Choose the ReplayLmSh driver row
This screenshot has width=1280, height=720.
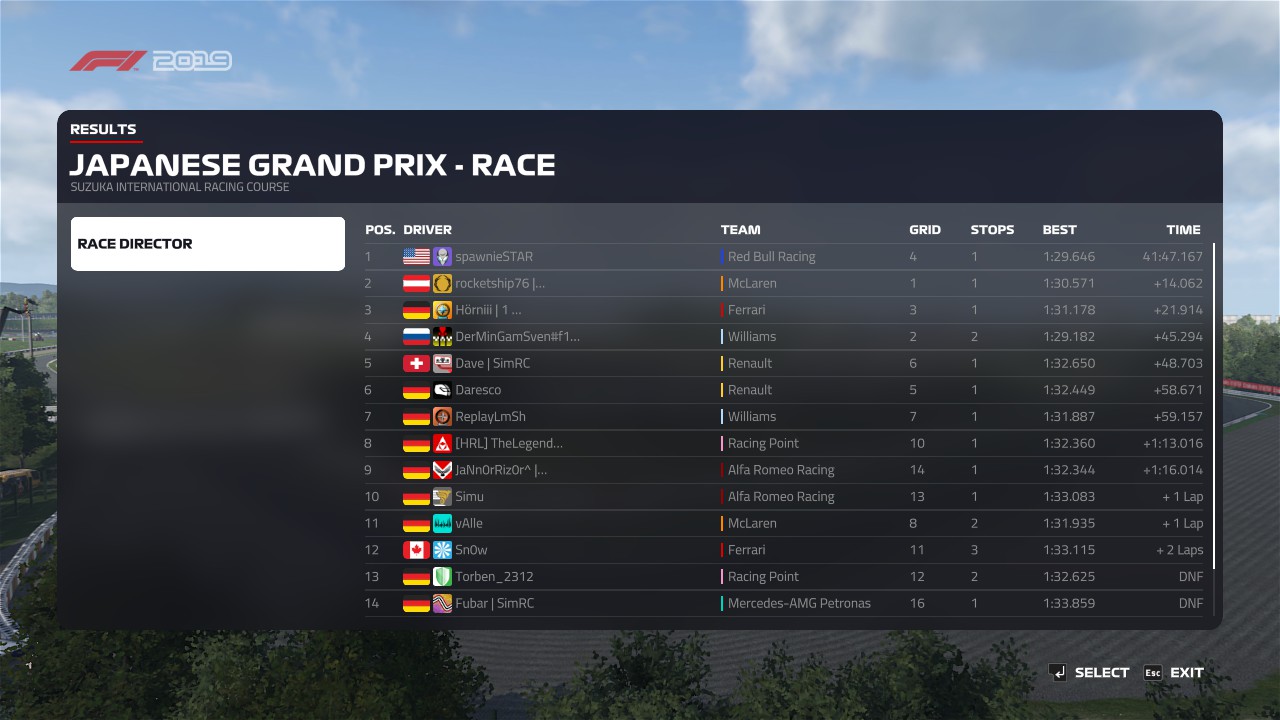784,417
